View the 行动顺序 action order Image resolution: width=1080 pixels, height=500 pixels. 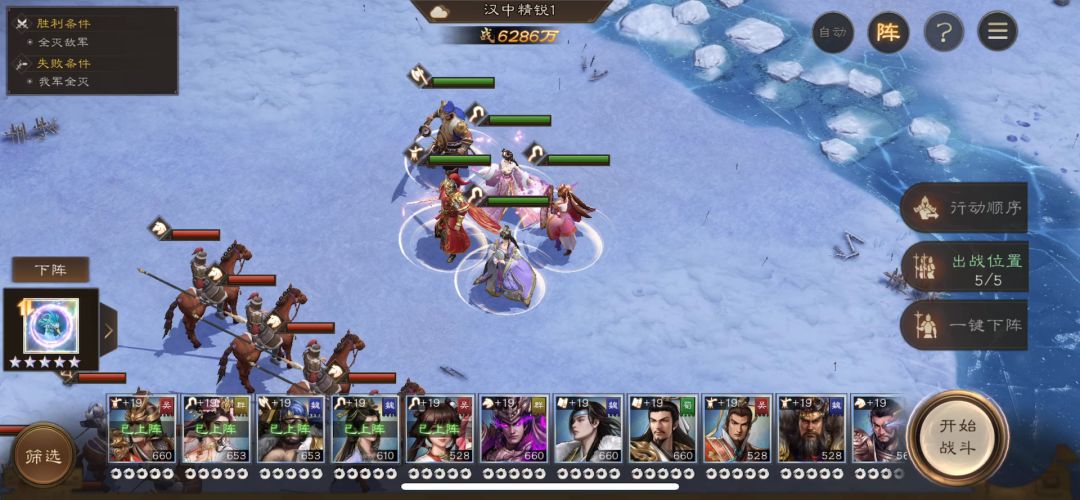964,208
